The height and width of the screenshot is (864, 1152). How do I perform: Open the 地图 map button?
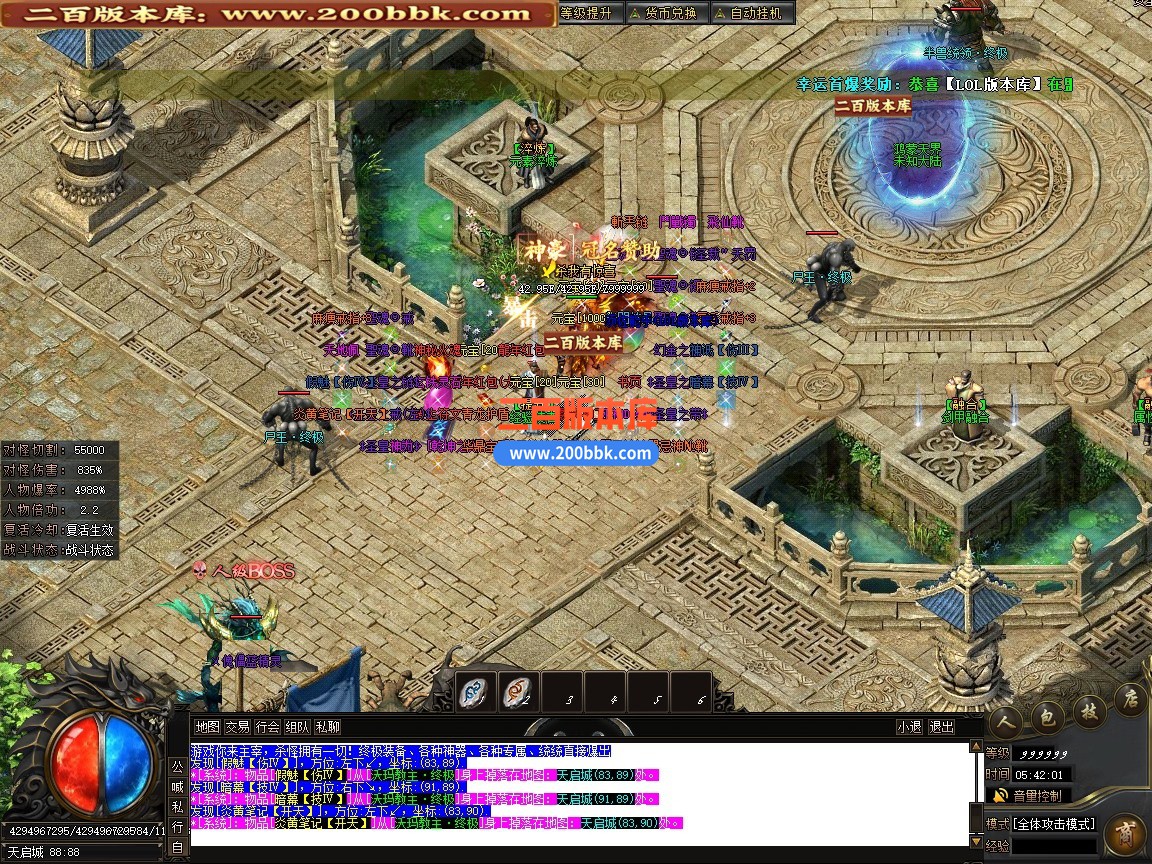point(207,727)
